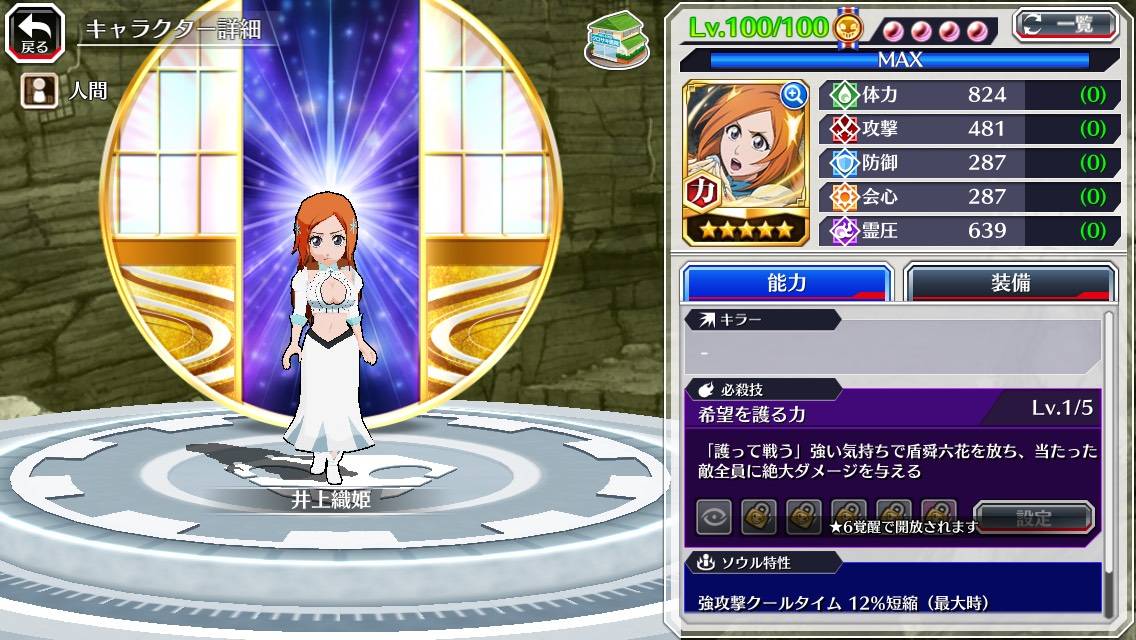Click the green building shop icon
1136x640 pixels.
point(616,39)
